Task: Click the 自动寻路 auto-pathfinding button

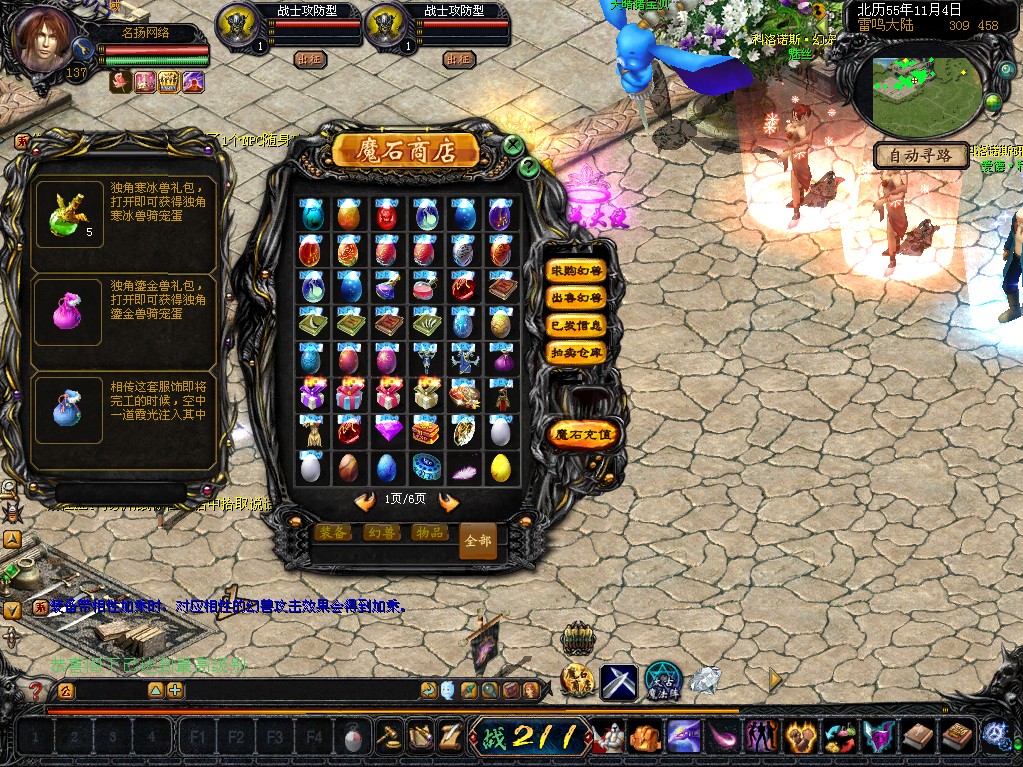Action: point(921,156)
